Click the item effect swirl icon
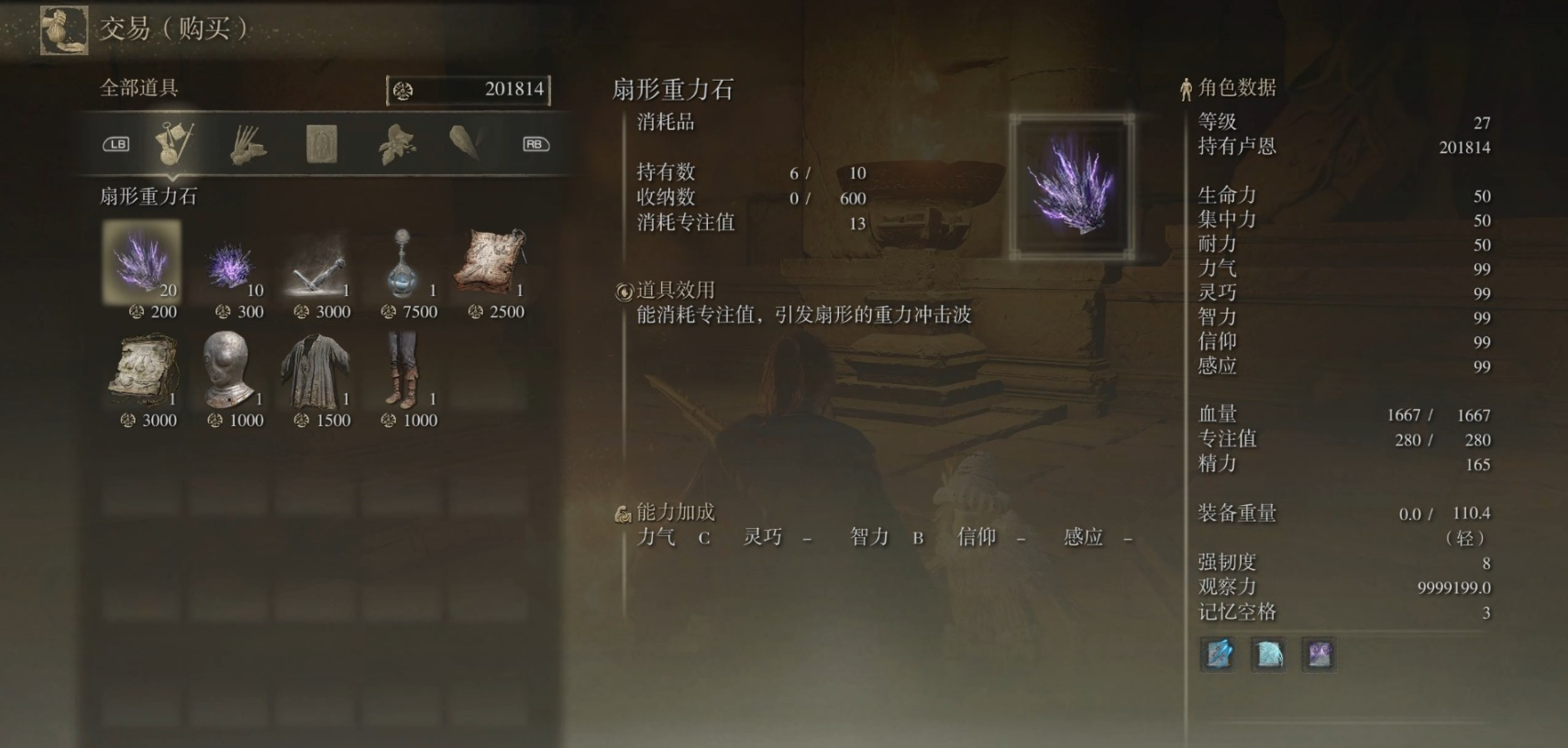Viewport: 1568px width, 748px height. click(x=624, y=289)
